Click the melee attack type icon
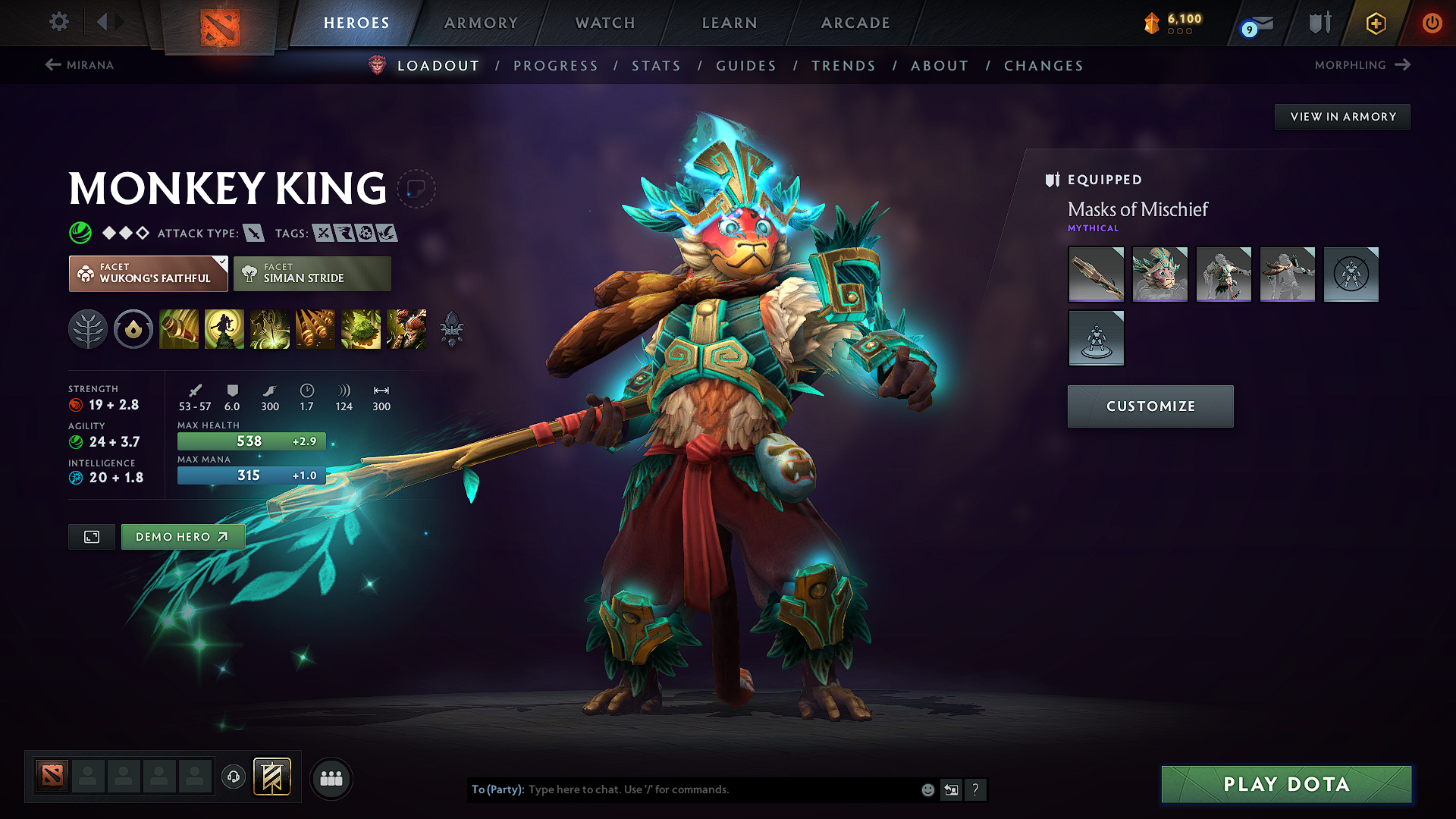The height and width of the screenshot is (819, 1456). (253, 233)
